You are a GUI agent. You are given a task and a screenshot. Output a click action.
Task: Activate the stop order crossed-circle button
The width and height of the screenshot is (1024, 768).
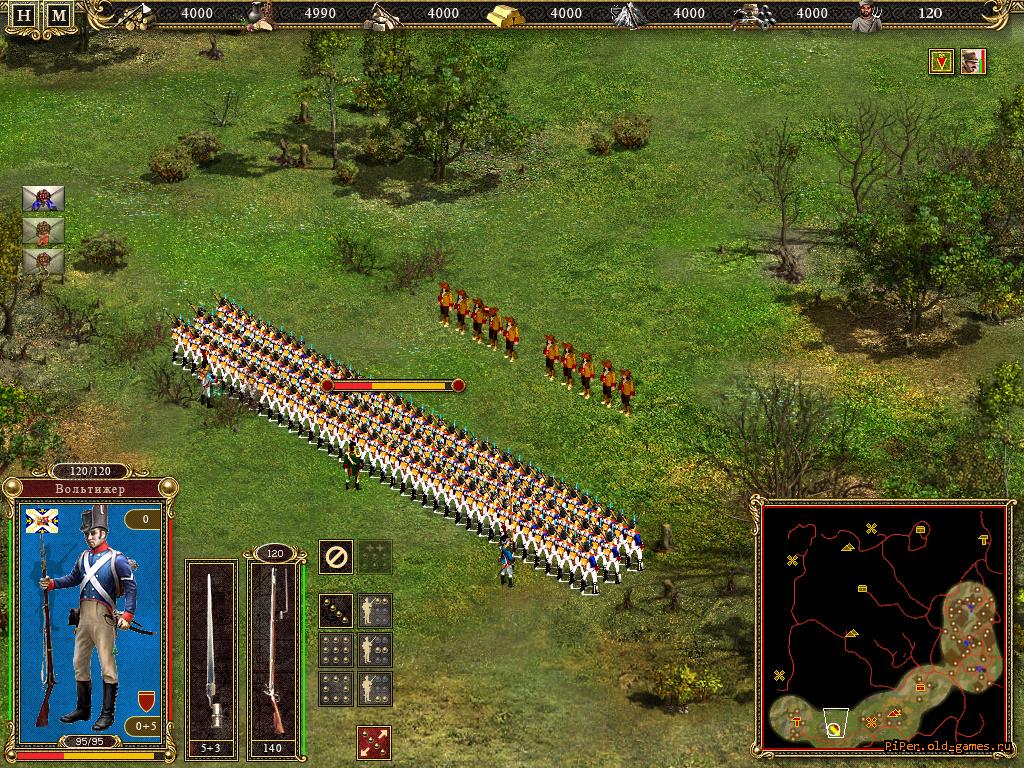335,556
